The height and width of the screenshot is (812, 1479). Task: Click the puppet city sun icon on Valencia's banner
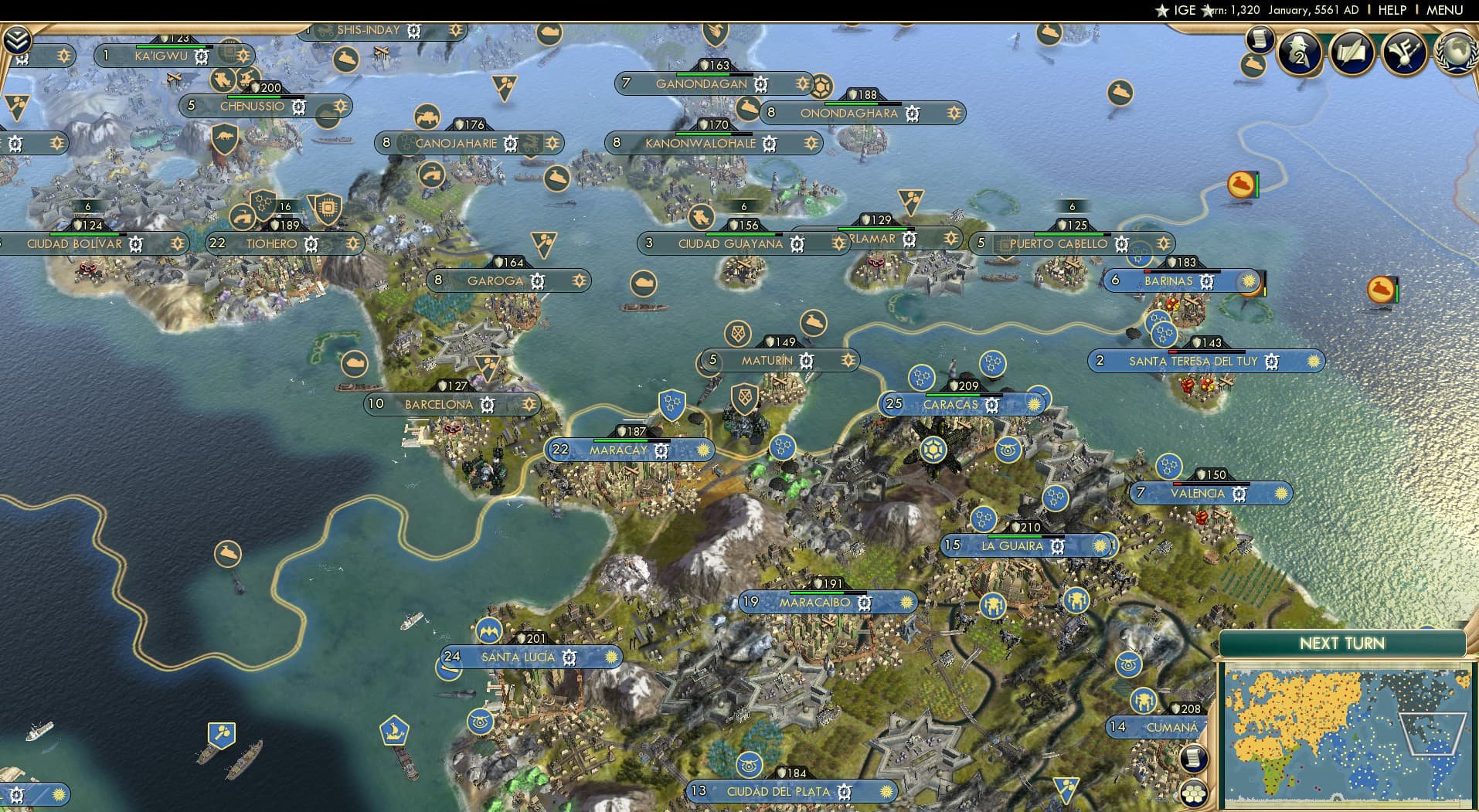[x=1282, y=493]
